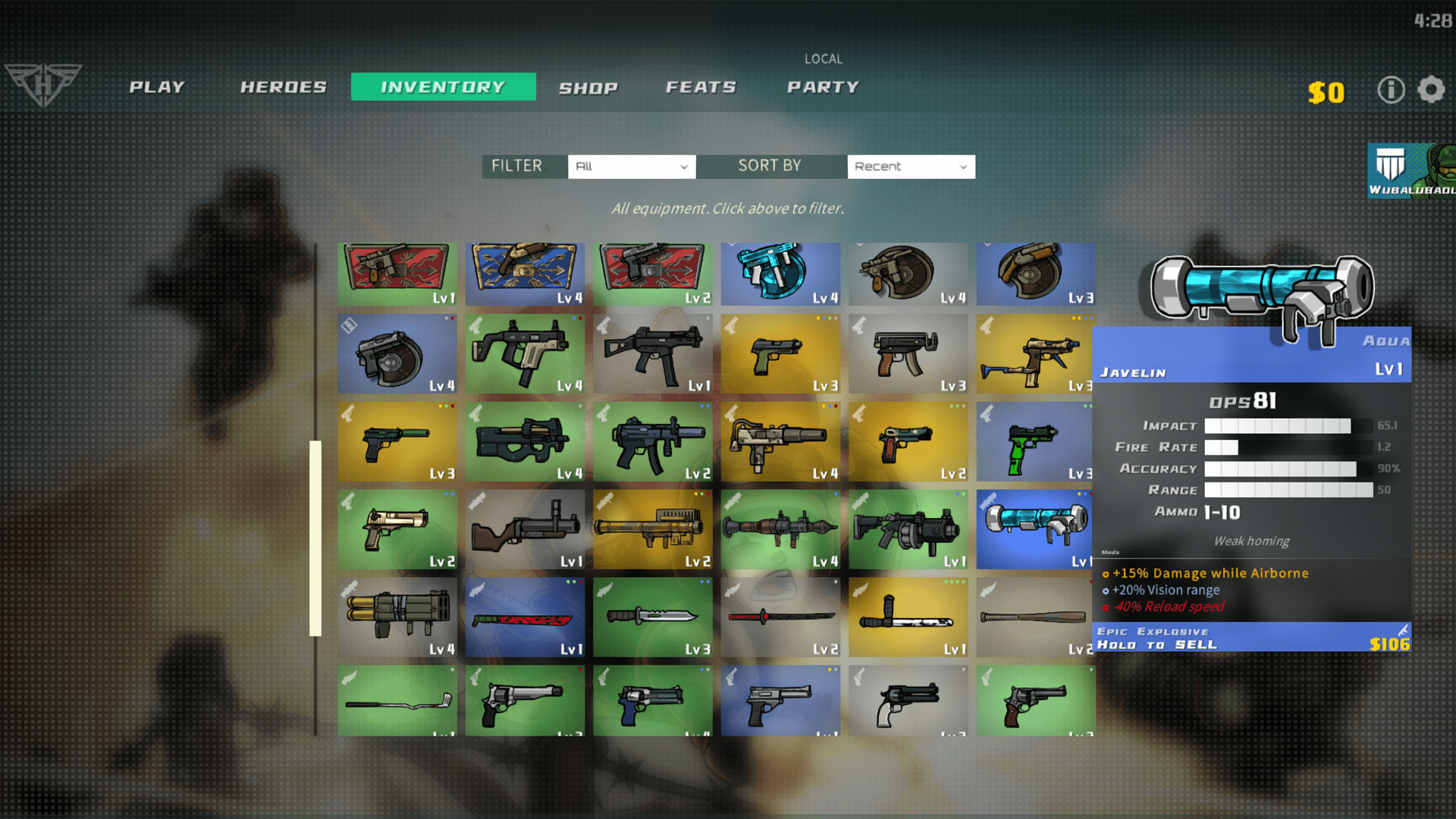Select the baseball bat slot
Viewport: 1456px width, 819px height.
point(1035,617)
